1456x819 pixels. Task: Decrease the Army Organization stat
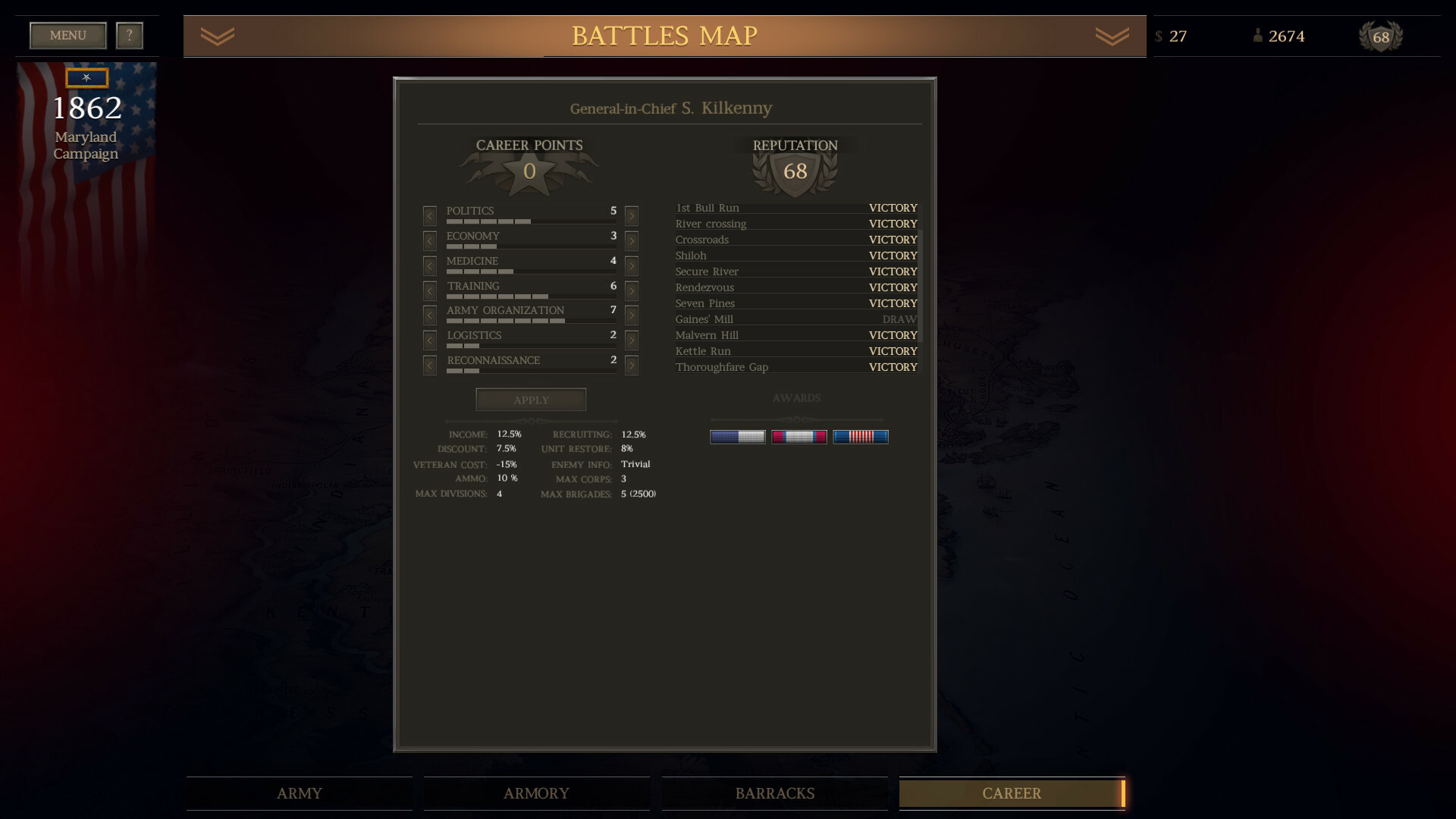pyautogui.click(x=429, y=315)
